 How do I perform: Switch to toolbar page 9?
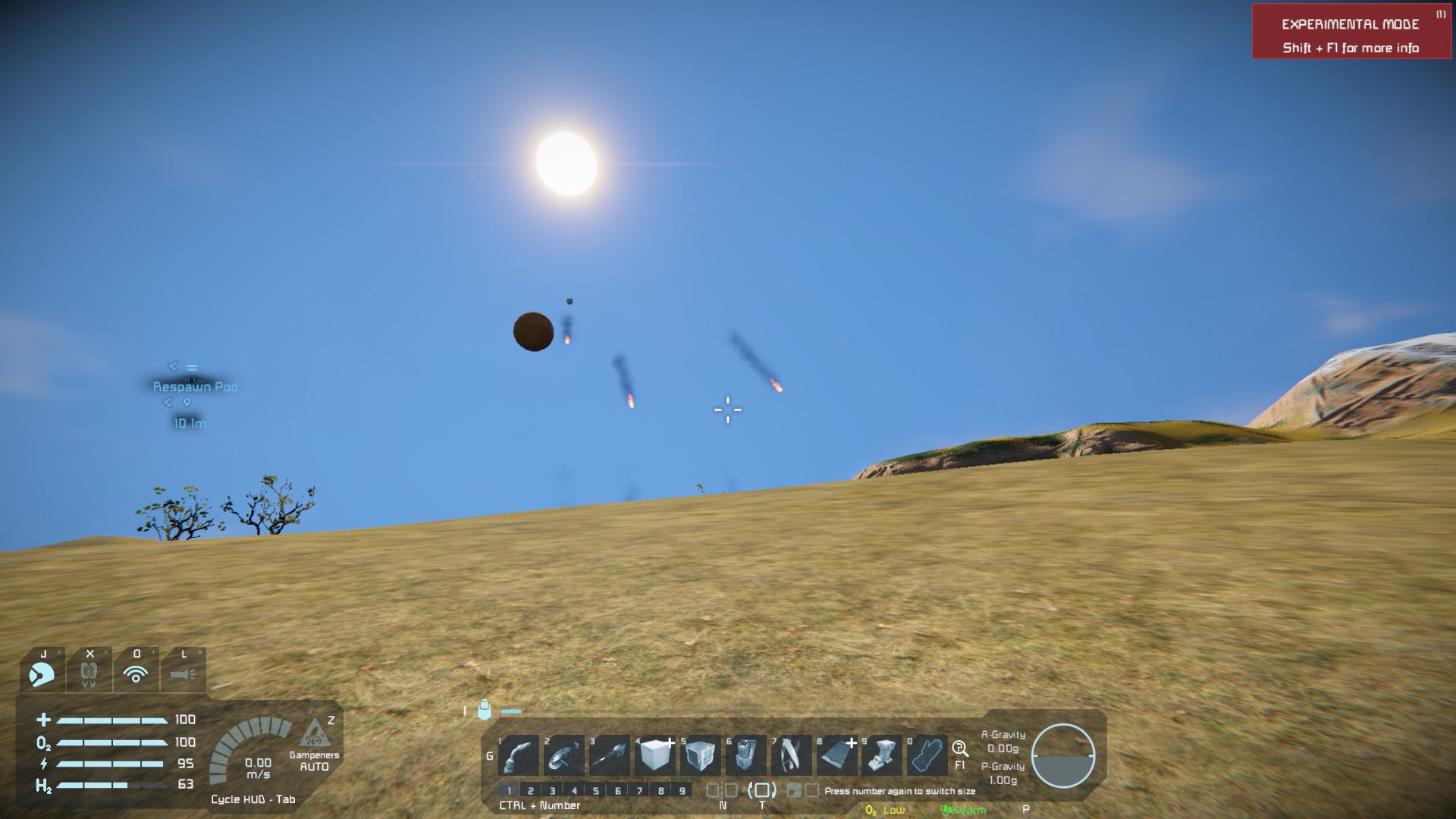click(x=682, y=790)
